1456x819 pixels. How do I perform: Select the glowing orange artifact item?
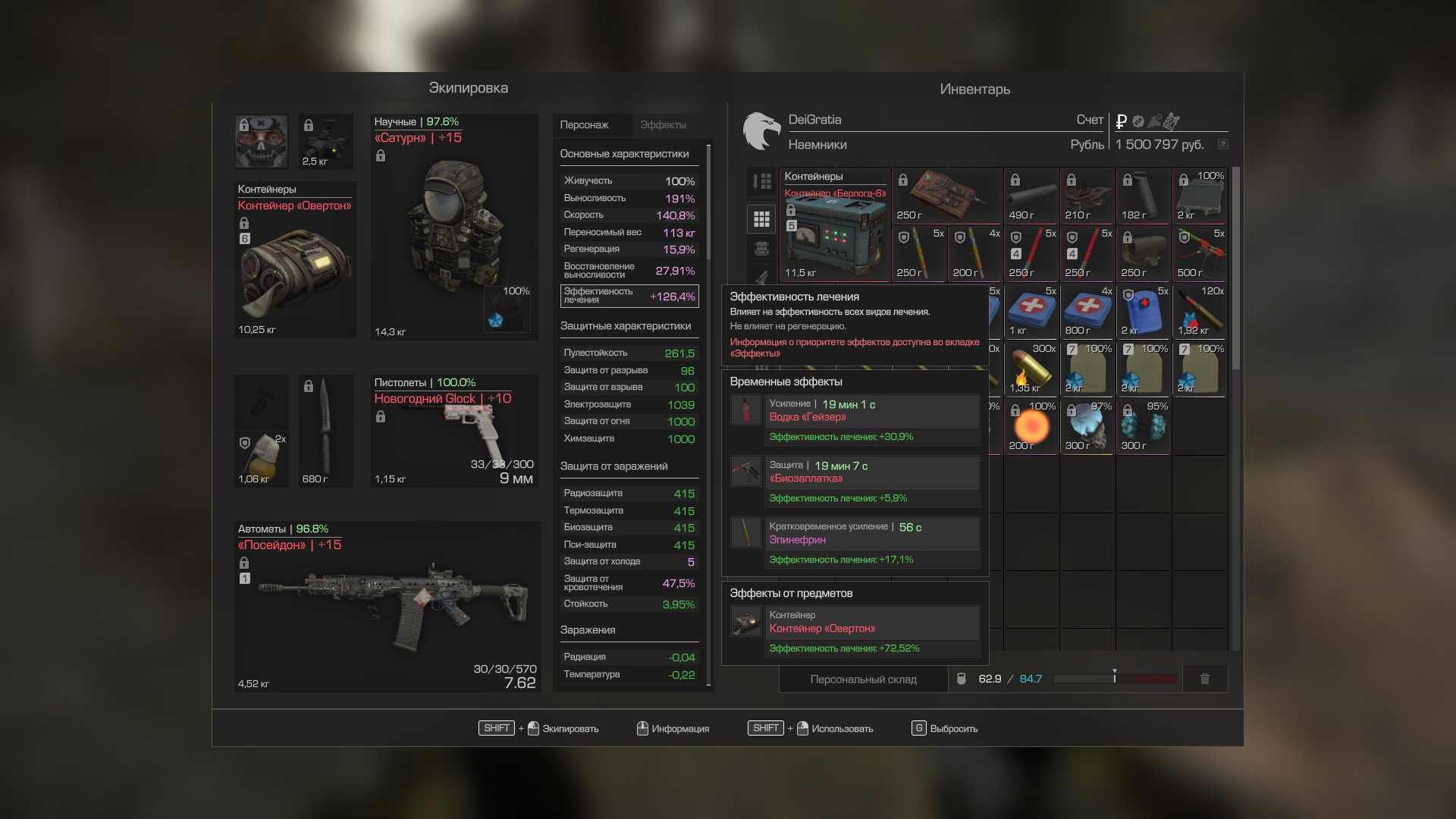(1031, 427)
